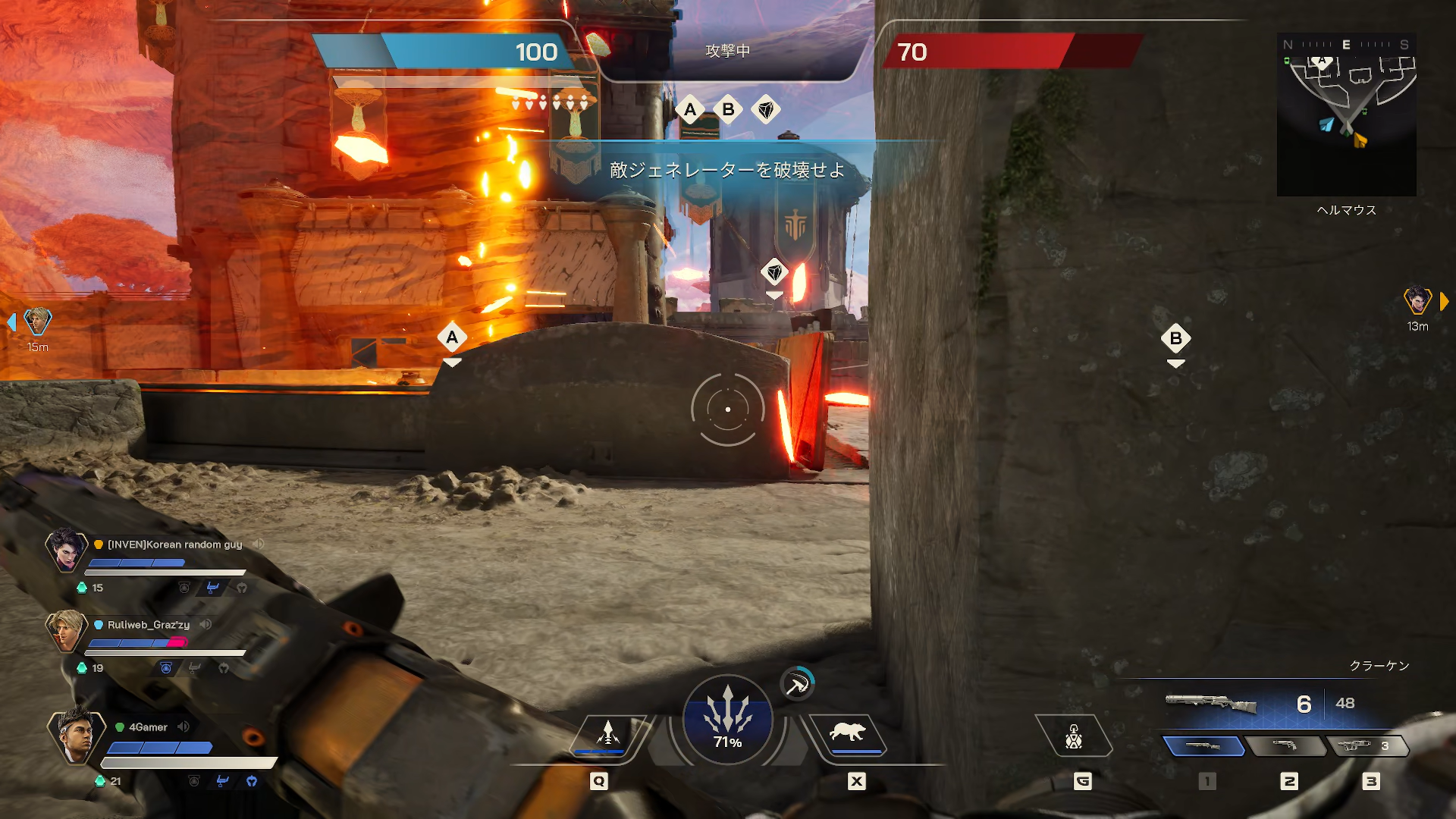Activate the trident ultimate ability at 71%
The width and height of the screenshot is (1456, 819).
pos(727,719)
